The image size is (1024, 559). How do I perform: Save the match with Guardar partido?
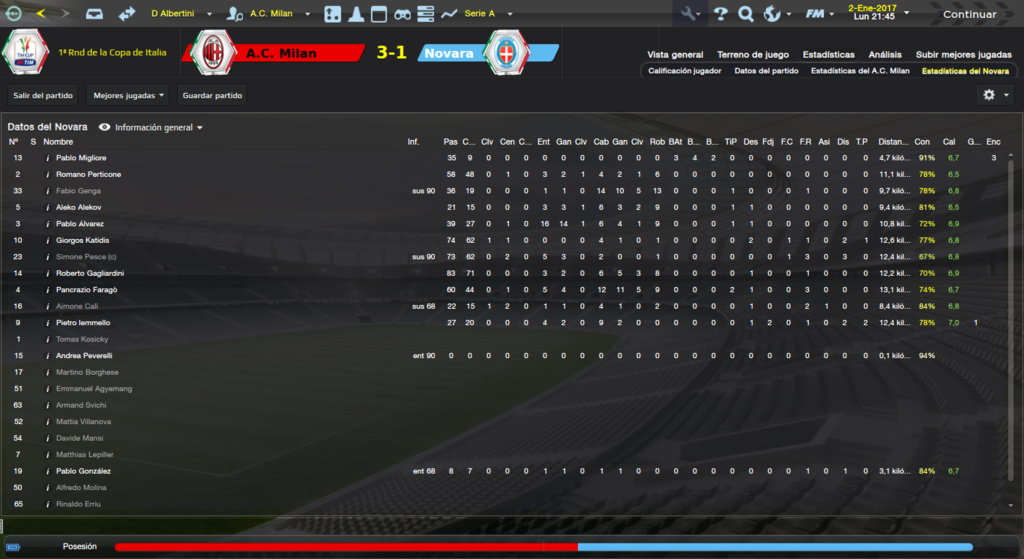point(212,95)
